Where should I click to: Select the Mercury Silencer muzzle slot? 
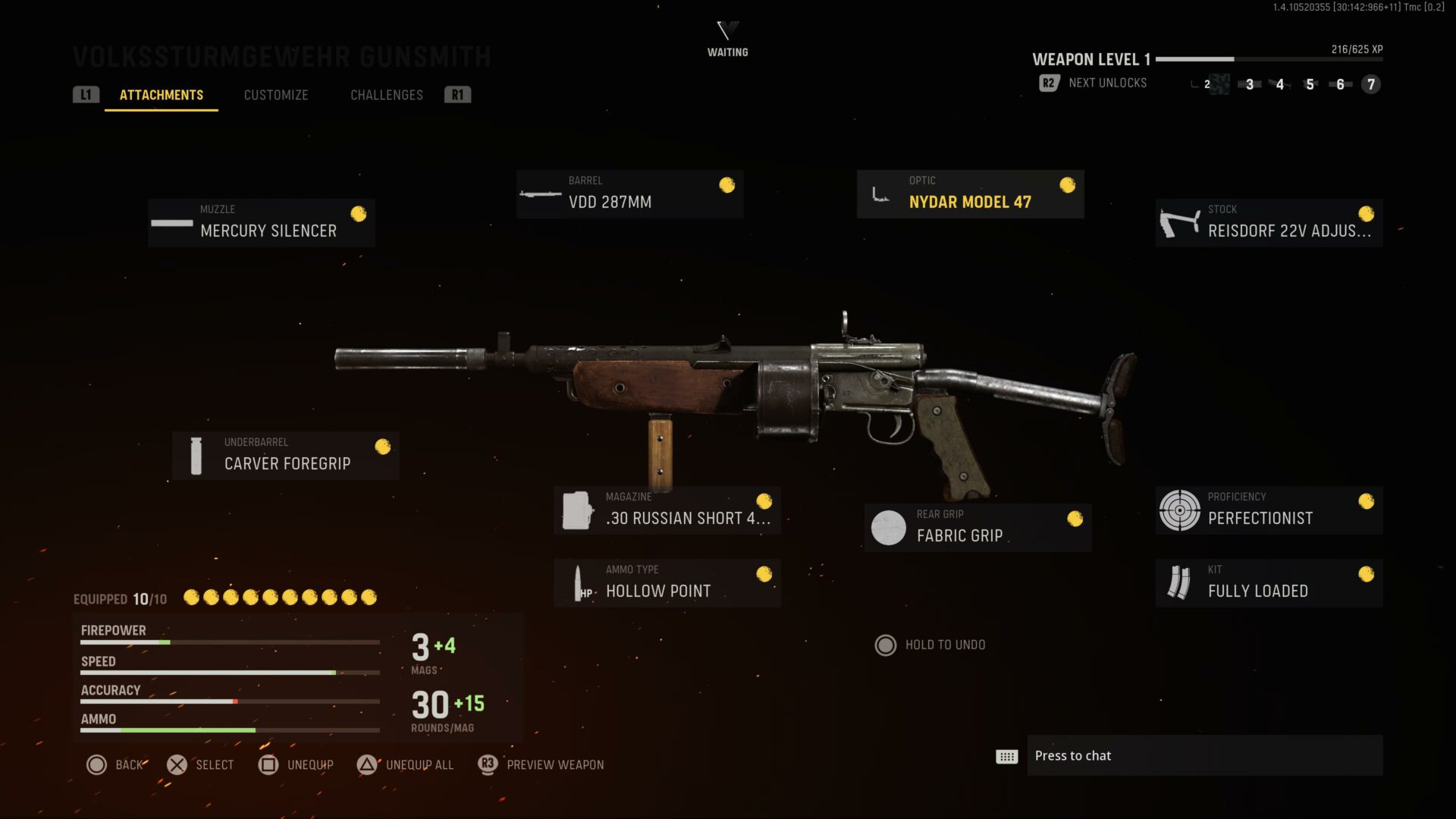pos(262,223)
